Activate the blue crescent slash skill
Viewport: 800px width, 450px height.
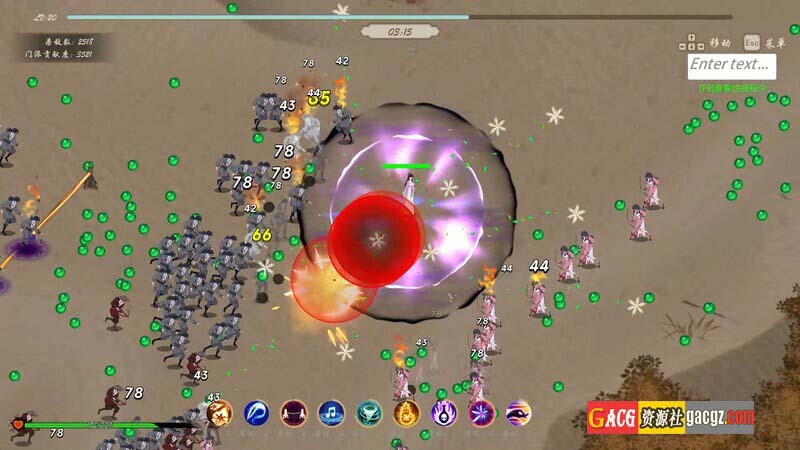coord(256,412)
